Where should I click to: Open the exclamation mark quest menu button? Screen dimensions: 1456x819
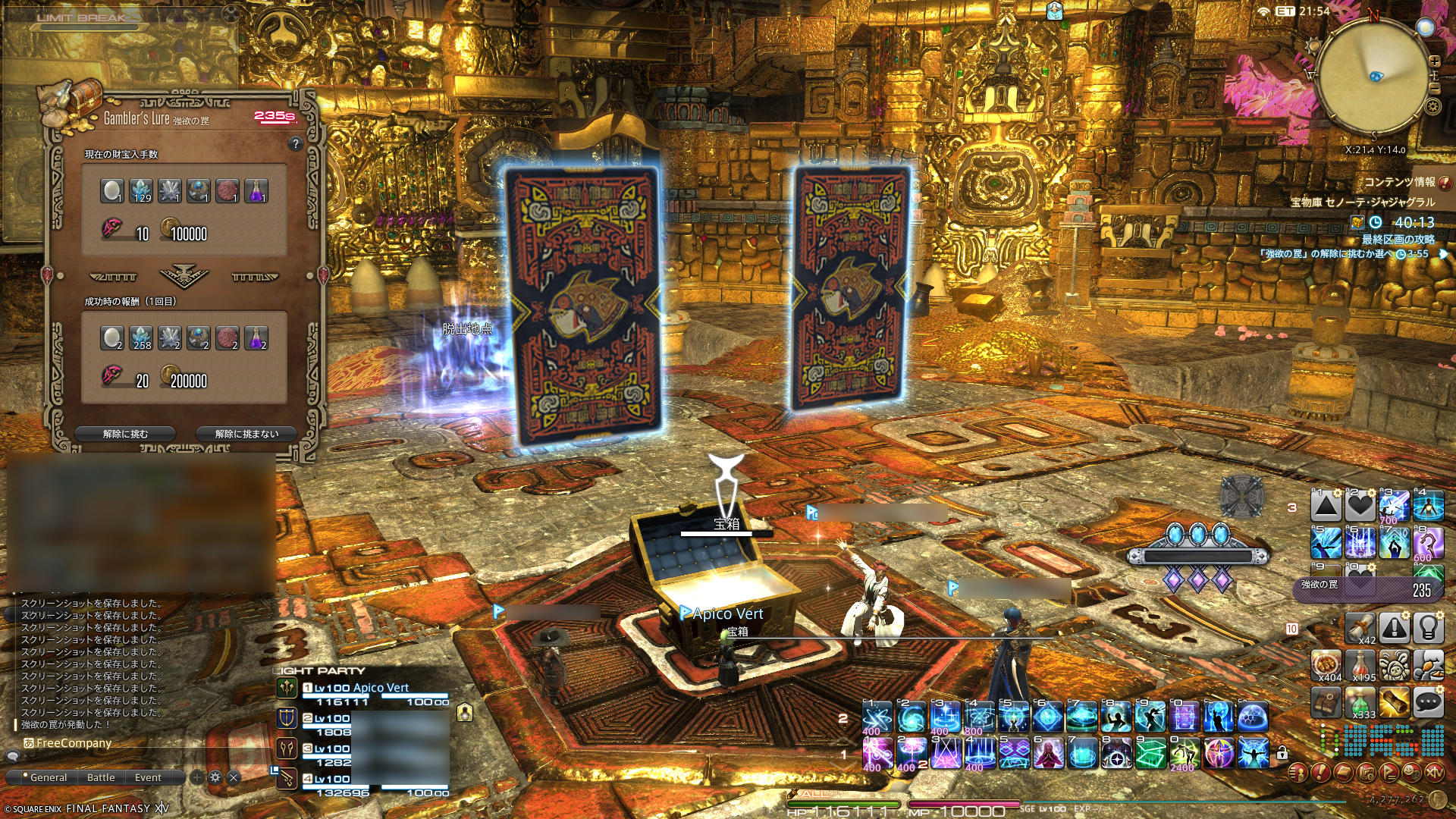click(1320, 773)
